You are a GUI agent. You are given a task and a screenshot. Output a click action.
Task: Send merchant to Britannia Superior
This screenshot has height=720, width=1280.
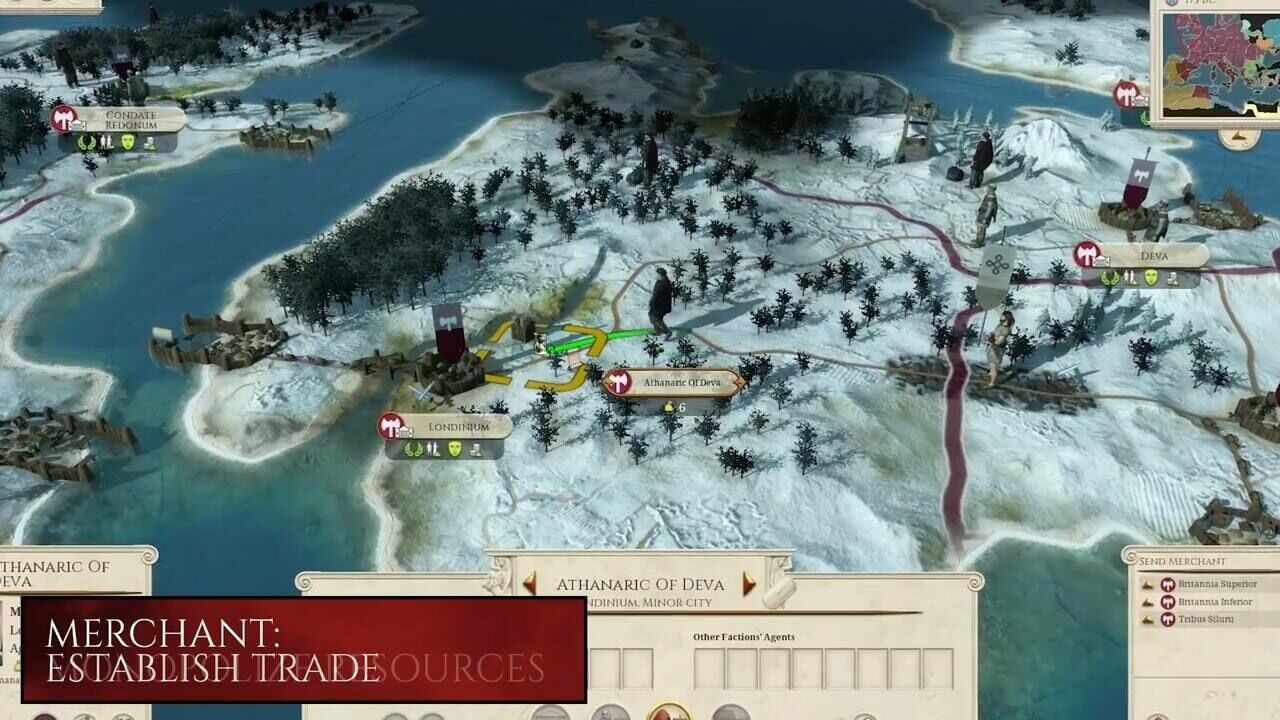pyautogui.click(x=1216, y=585)
